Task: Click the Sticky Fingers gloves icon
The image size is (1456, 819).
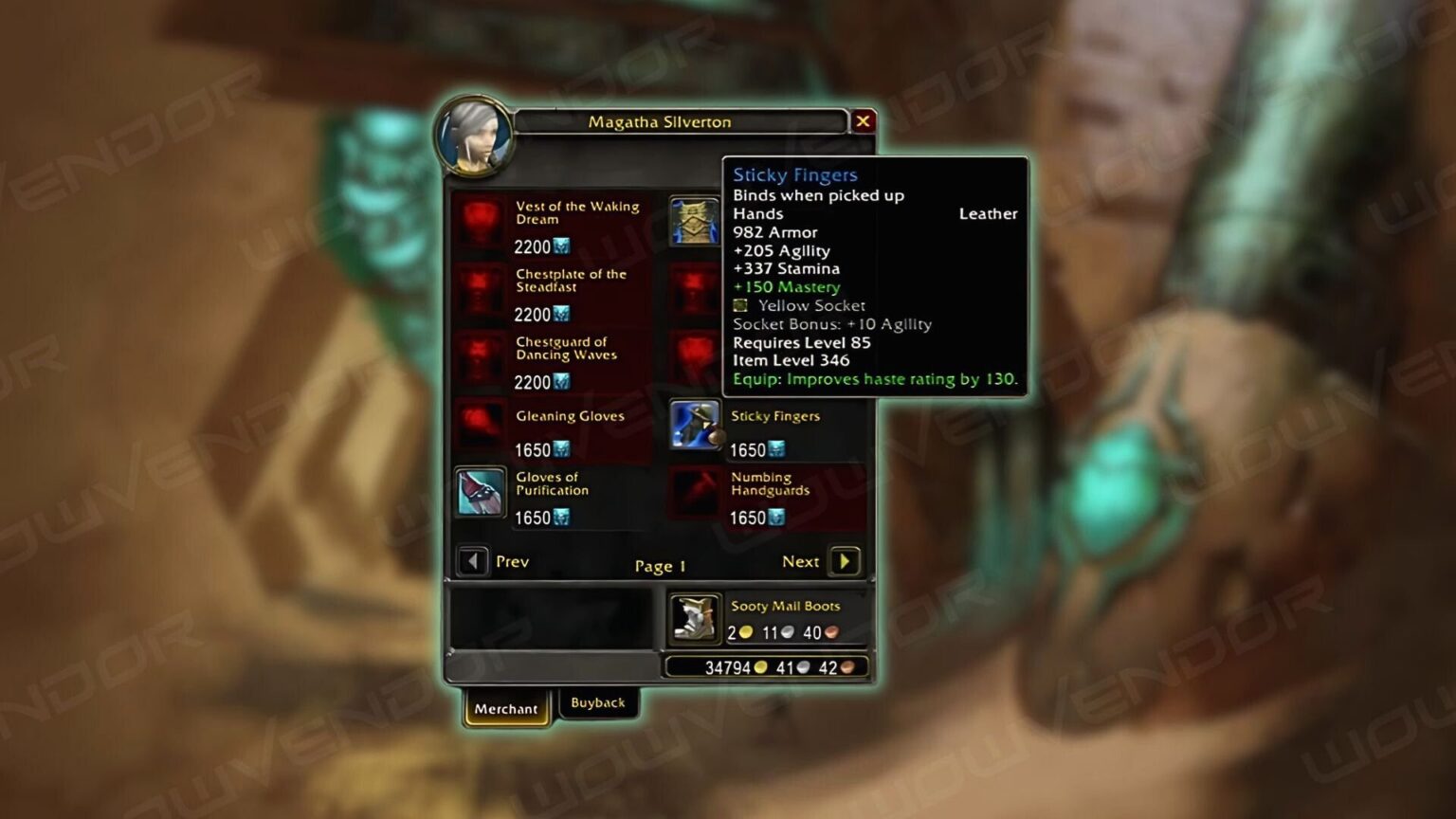Action: click(696, 427)
